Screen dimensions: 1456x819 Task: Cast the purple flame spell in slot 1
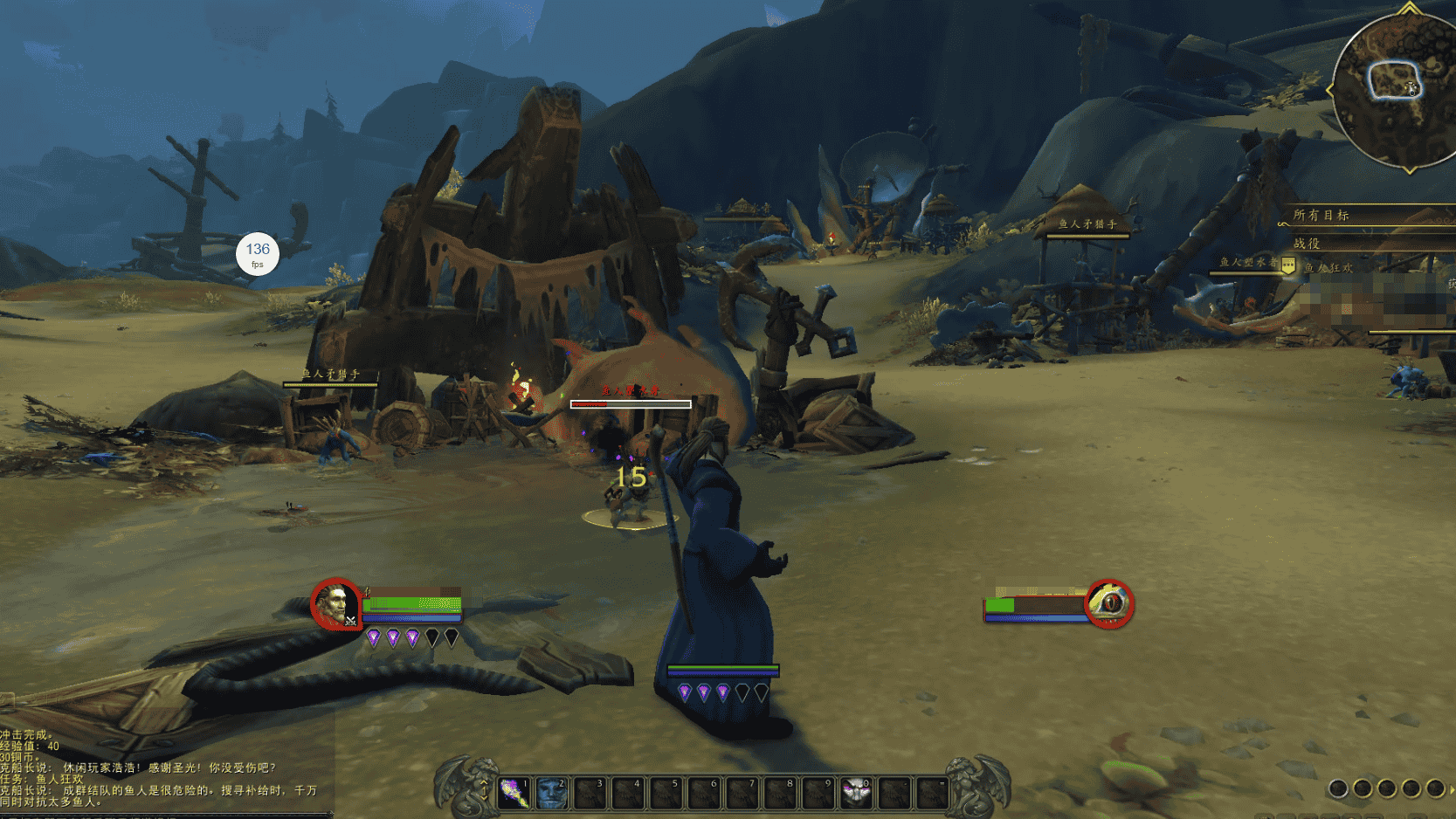coord(515,793)
